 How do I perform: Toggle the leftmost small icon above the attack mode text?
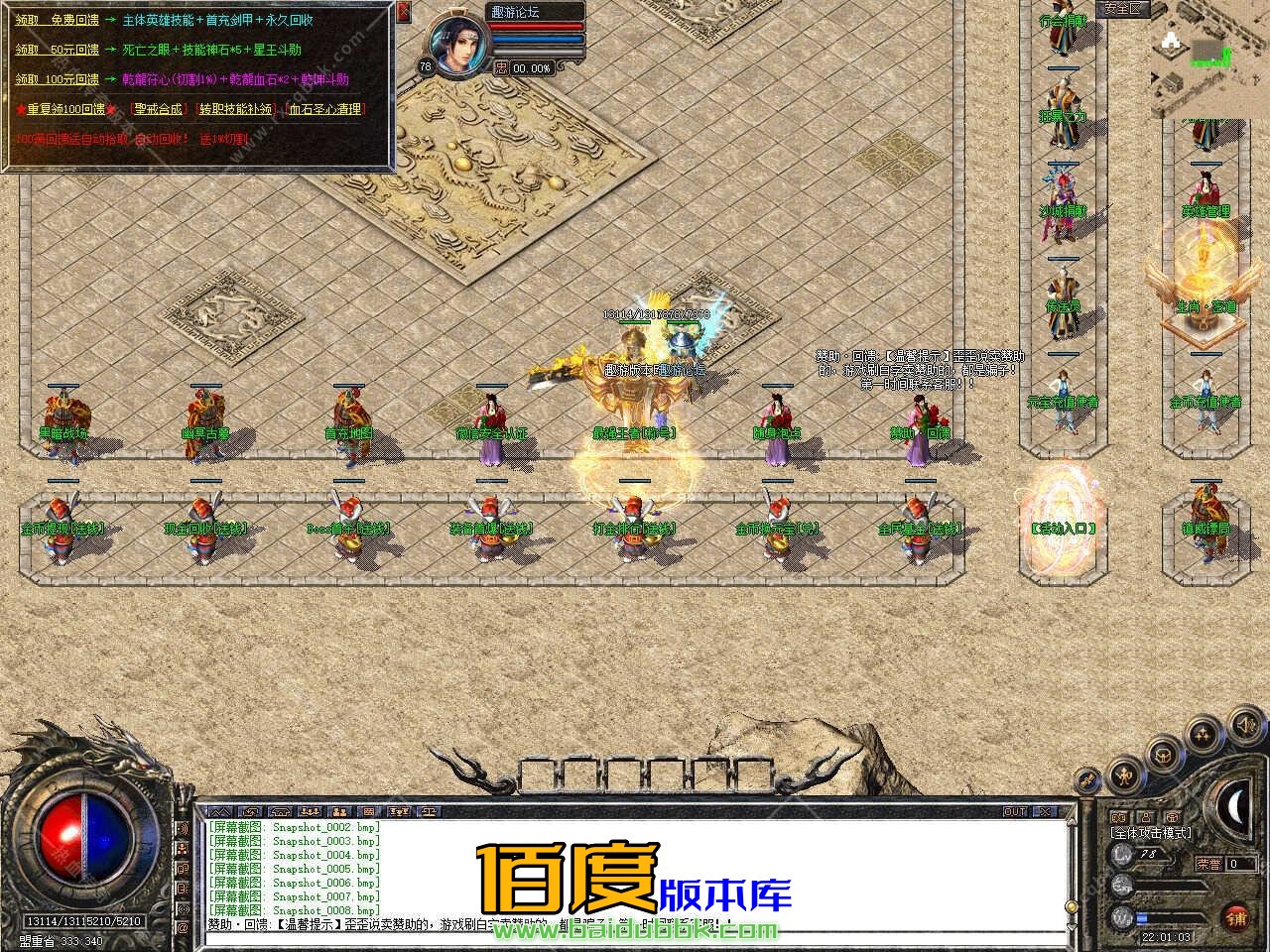click(x=1119, y=817)
